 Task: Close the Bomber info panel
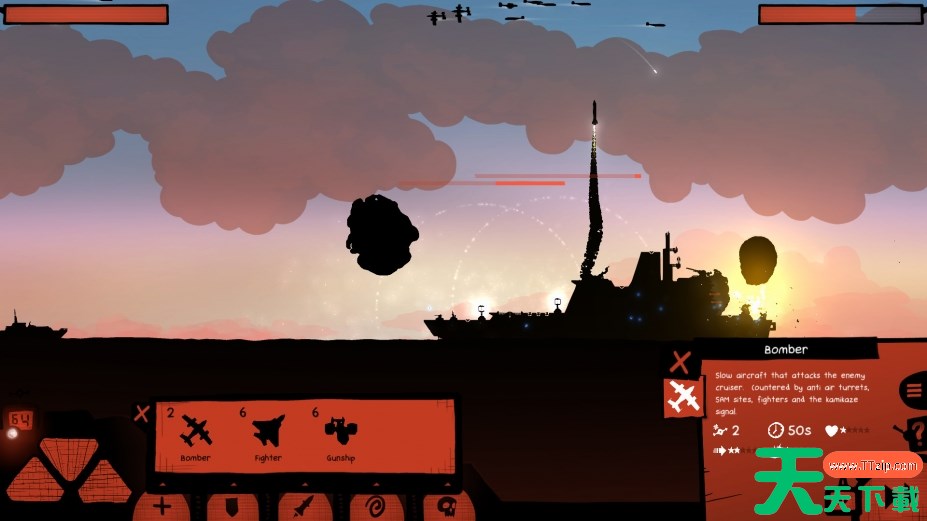click(680, 362)
